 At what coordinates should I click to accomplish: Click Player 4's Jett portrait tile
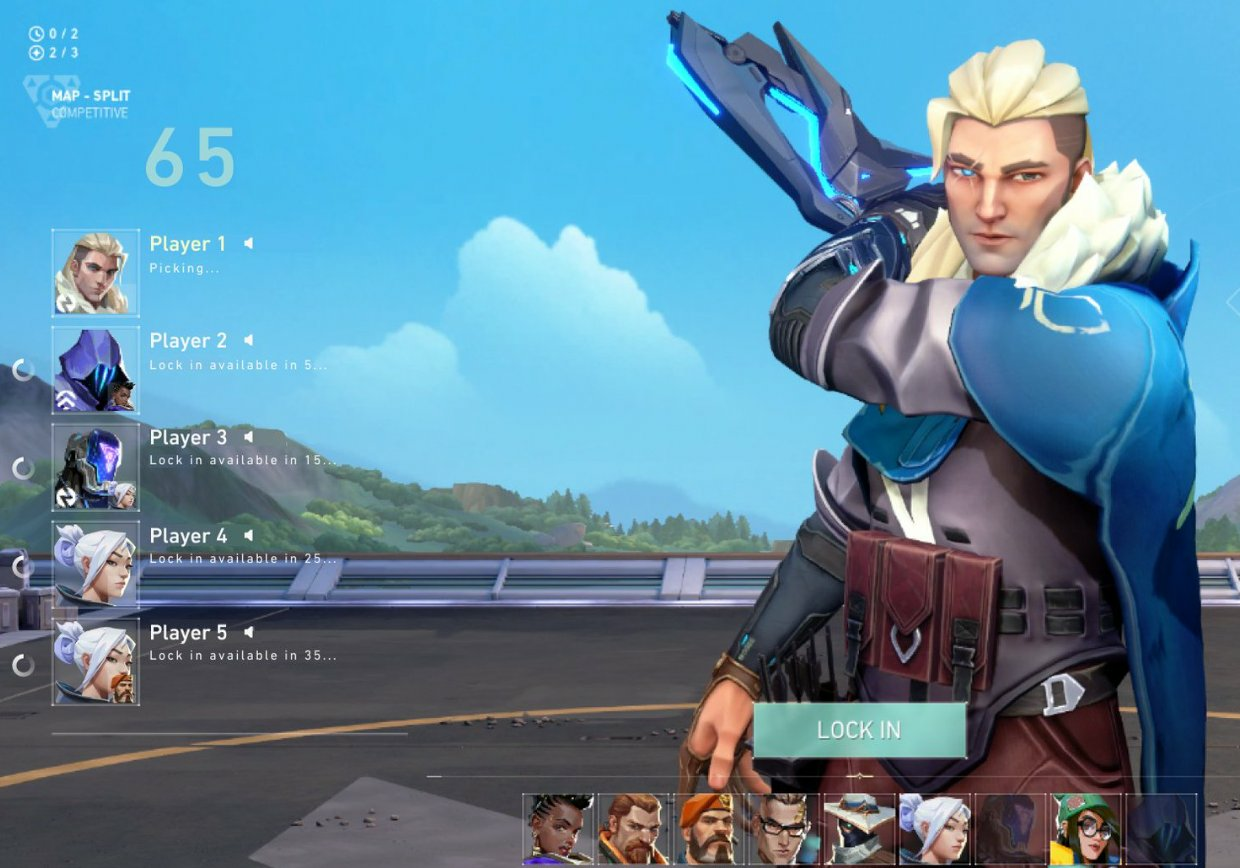pos(96,564)
